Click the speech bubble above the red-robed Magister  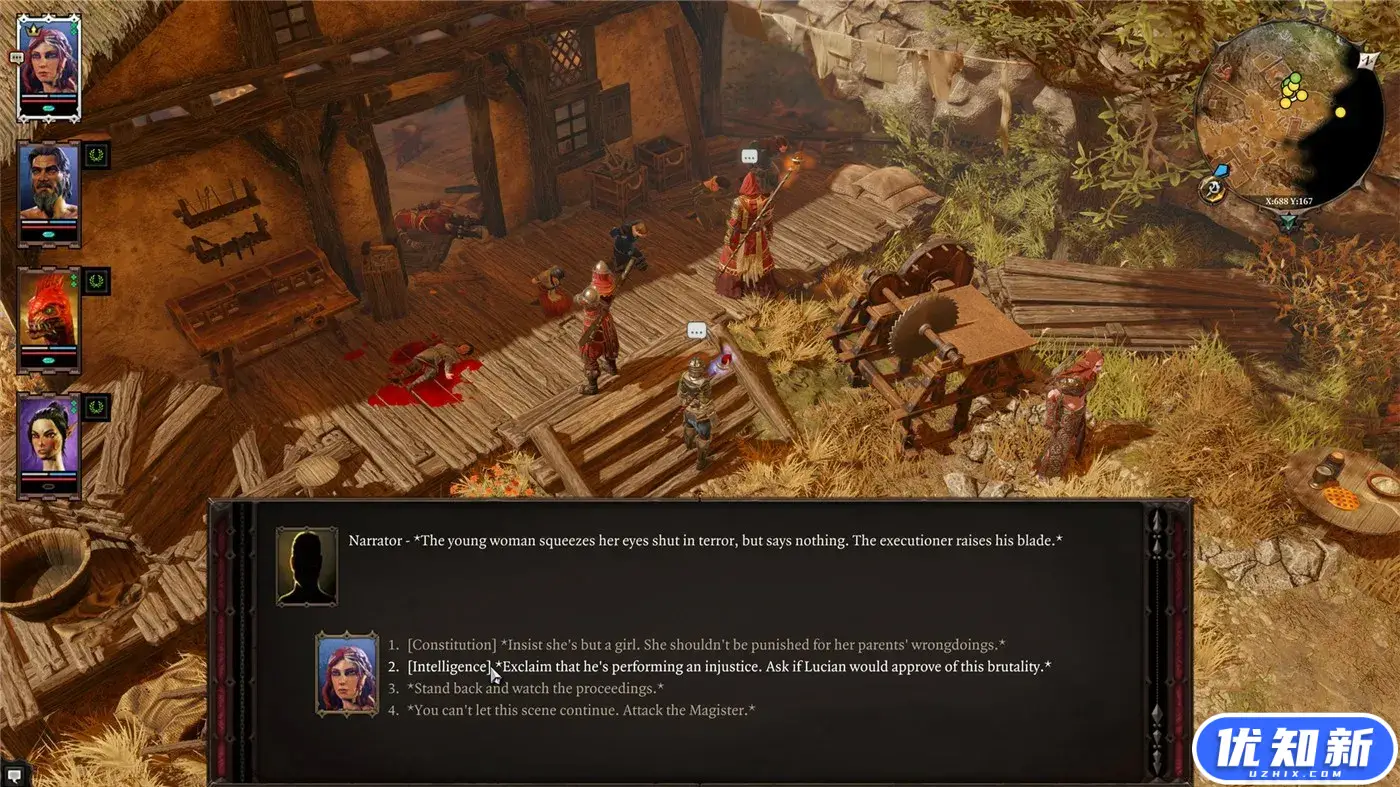pyautogui.click(x=749, y=156)
